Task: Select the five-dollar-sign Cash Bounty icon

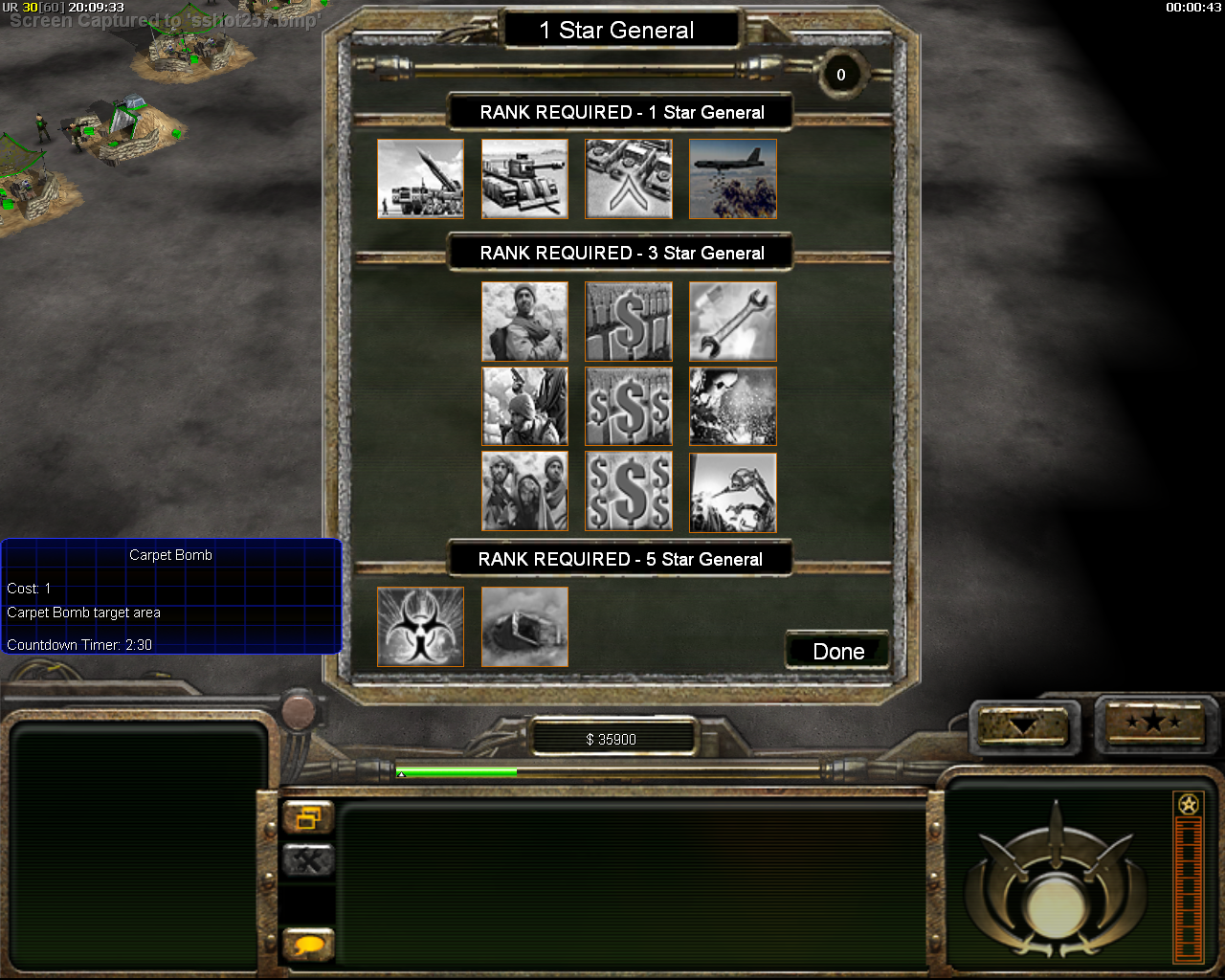Action: click(x=629, y=492)
